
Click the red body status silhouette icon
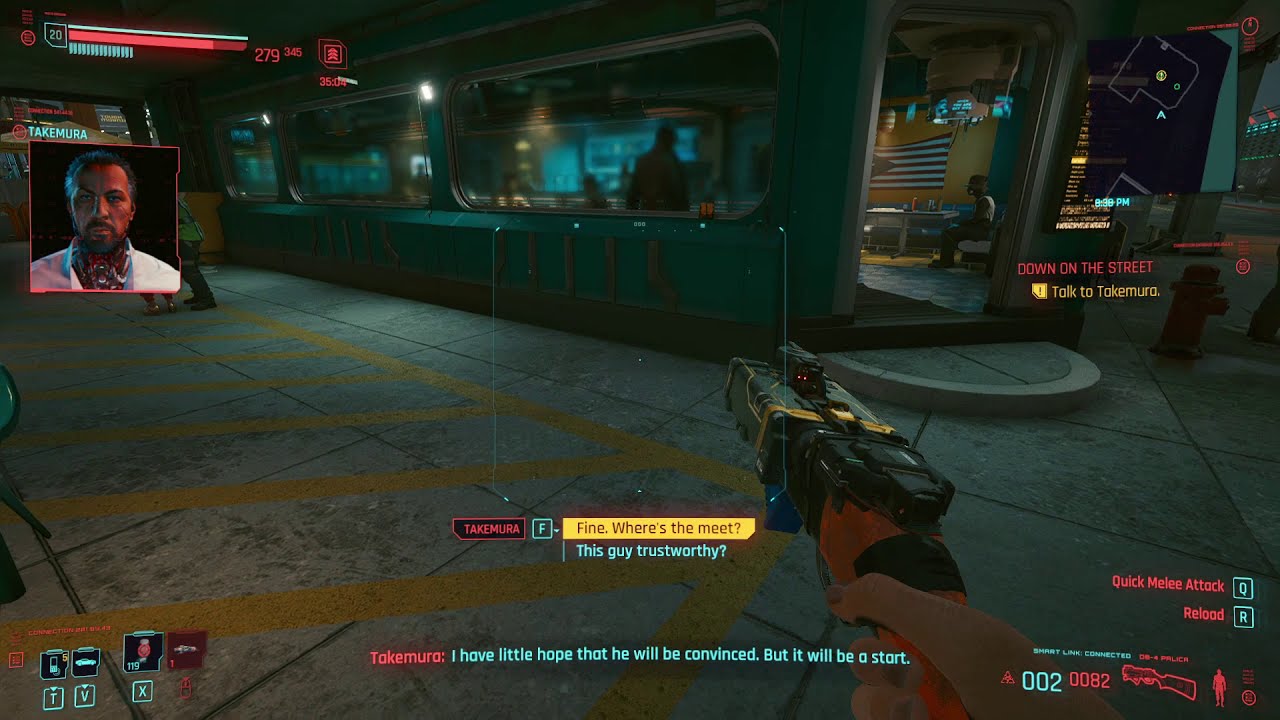click(1220, 686)
